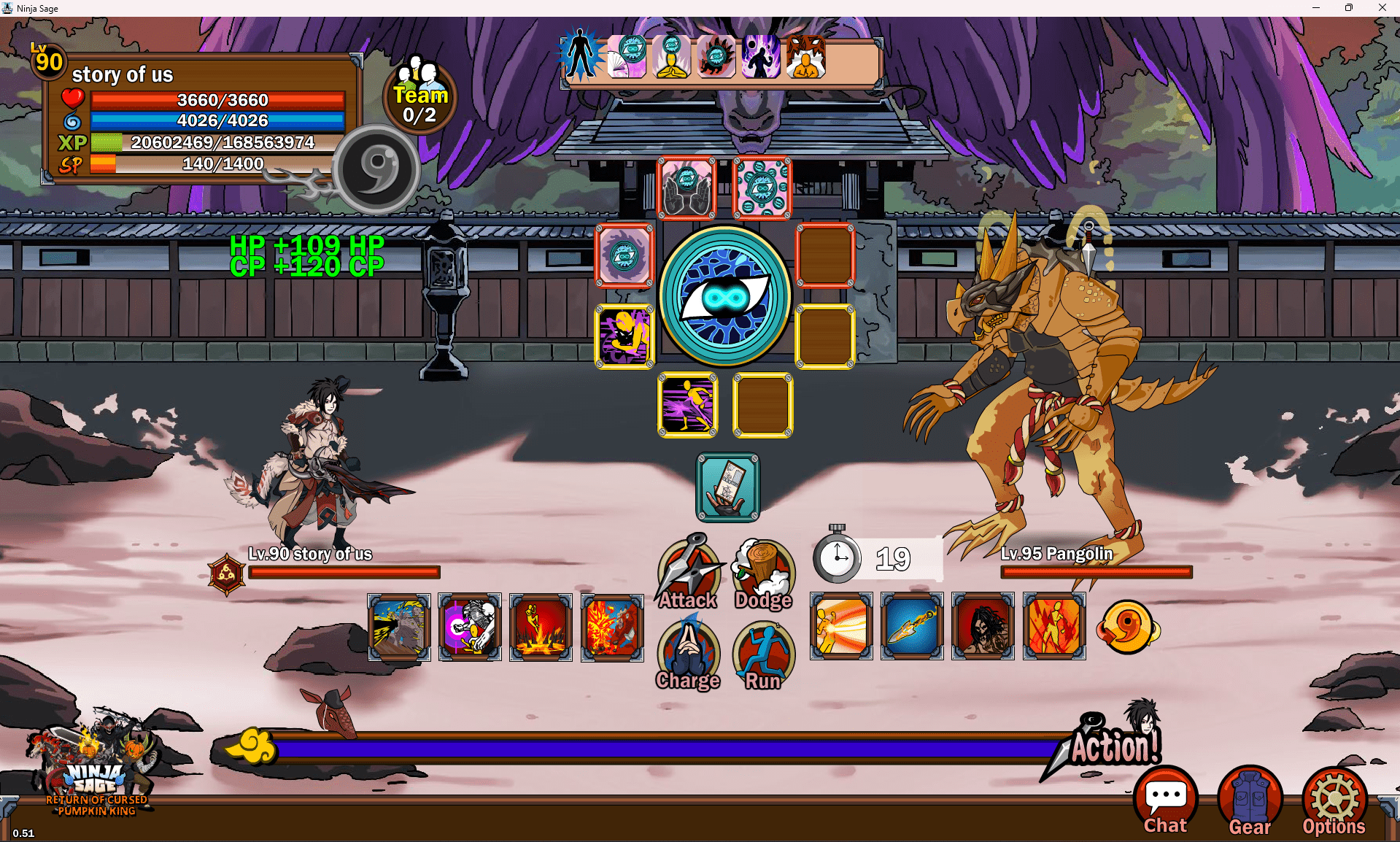Viewport: 1400px width, 842px height.
Task: Select the purple crouching ninja skill
Action: coord(624,336)
